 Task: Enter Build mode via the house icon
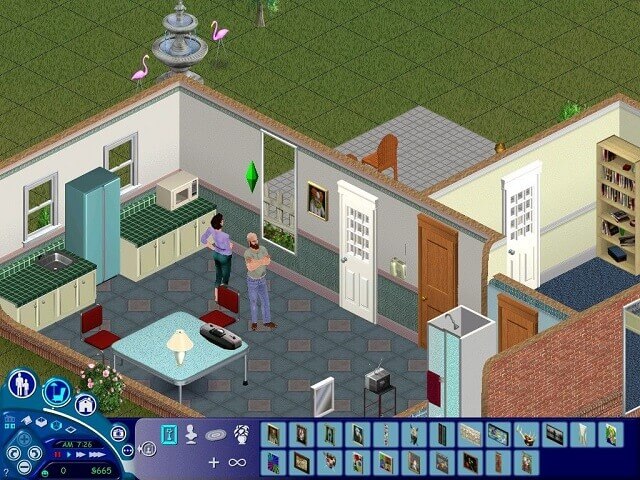(86, 405)
